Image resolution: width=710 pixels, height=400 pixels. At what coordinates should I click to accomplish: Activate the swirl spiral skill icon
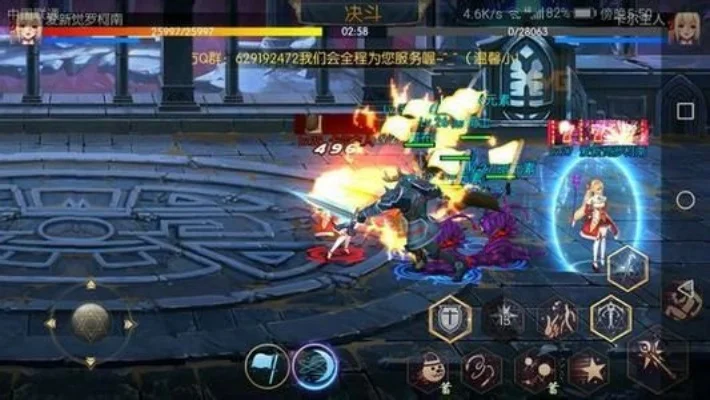(x=481, y=370)
